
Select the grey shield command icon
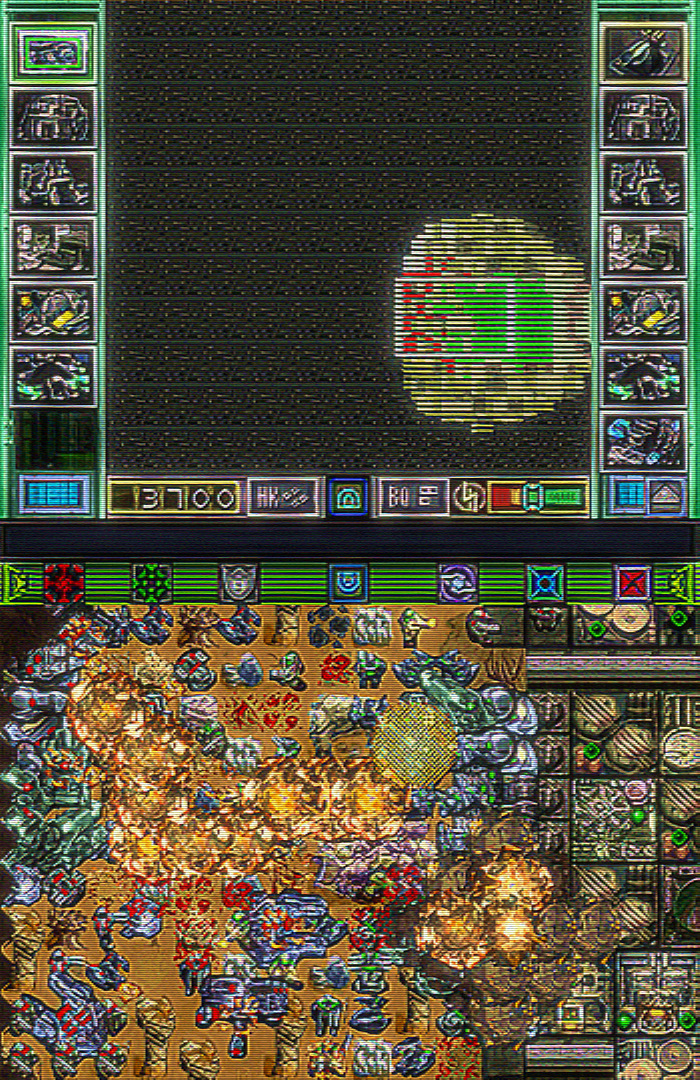coord(239,582)
